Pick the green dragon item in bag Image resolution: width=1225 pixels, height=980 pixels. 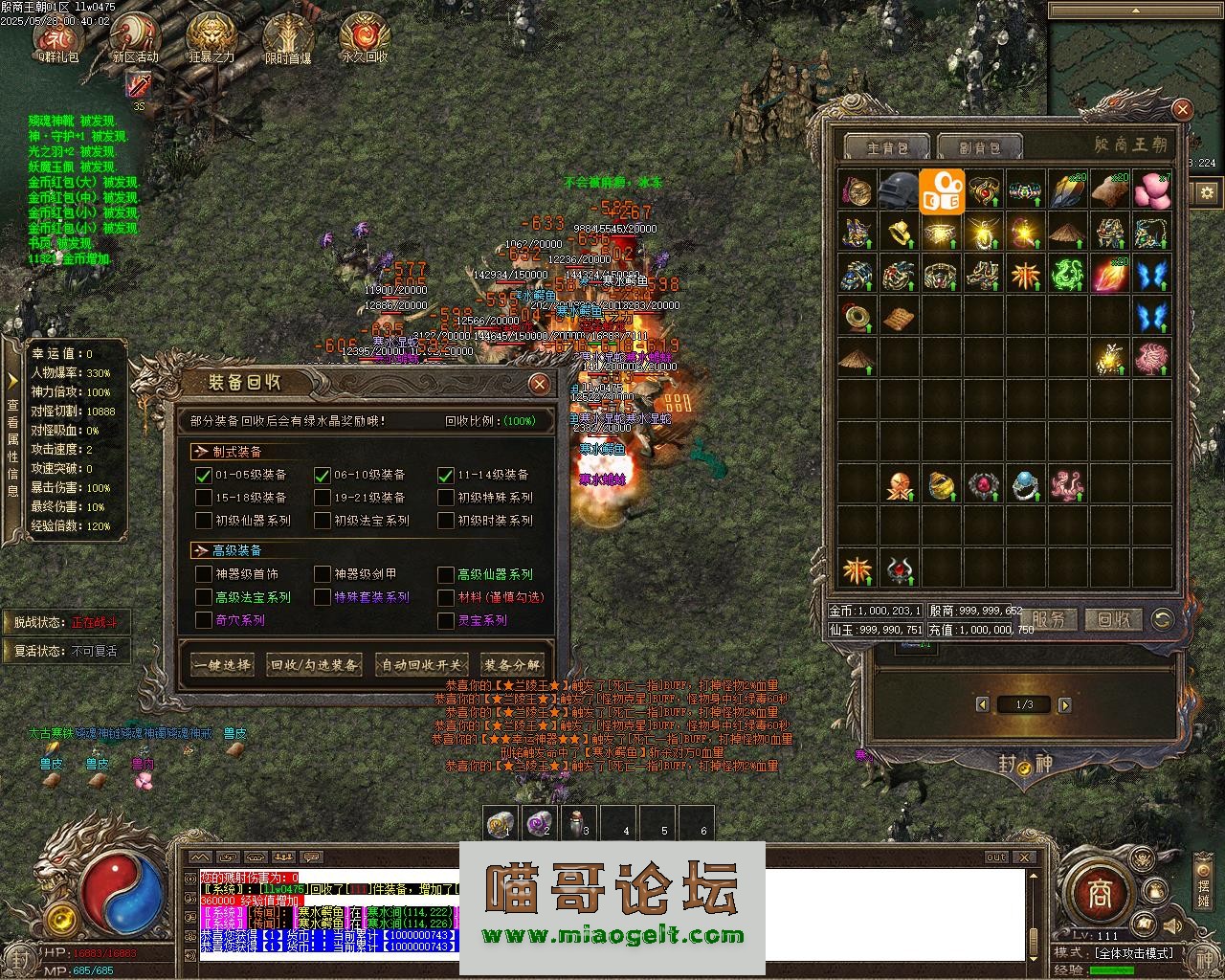(x=1067, y=274)
